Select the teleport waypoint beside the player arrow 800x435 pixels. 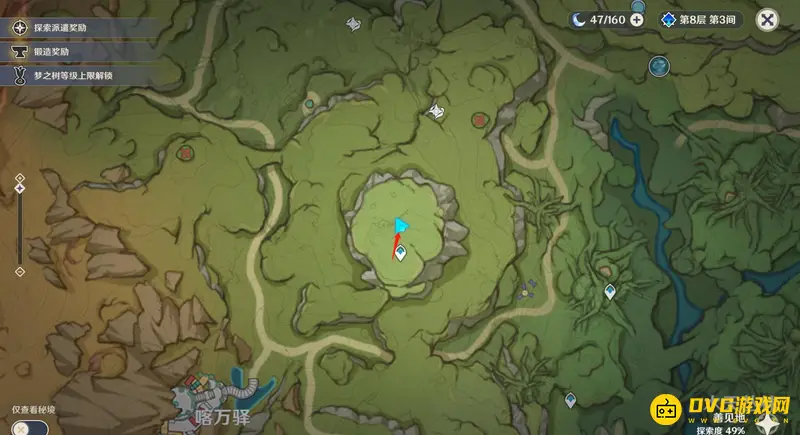click(x=401, y=254)
